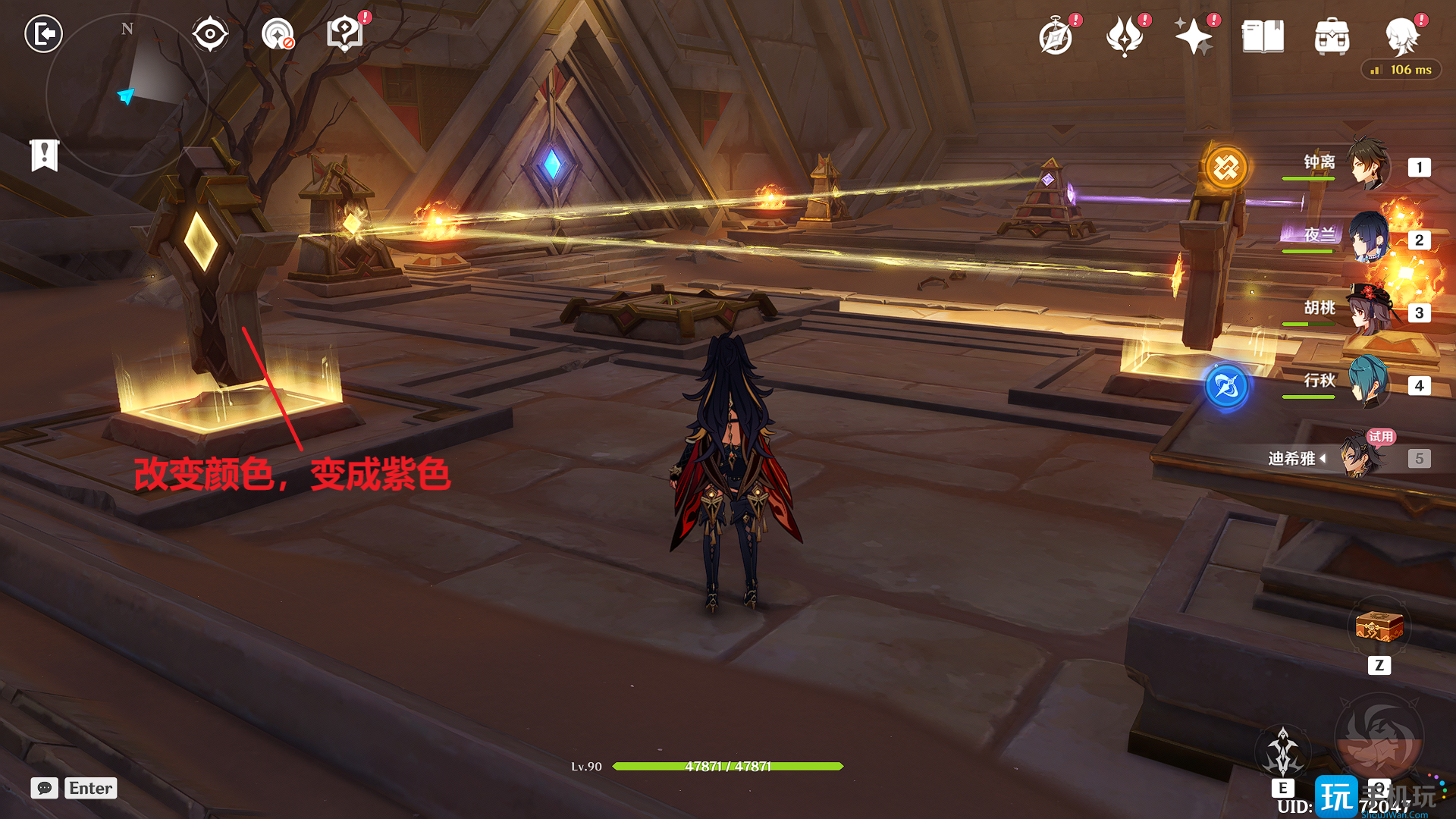Open the bookmark tutorial notice icon
The image size is (1456, 819).
[45, 155]
